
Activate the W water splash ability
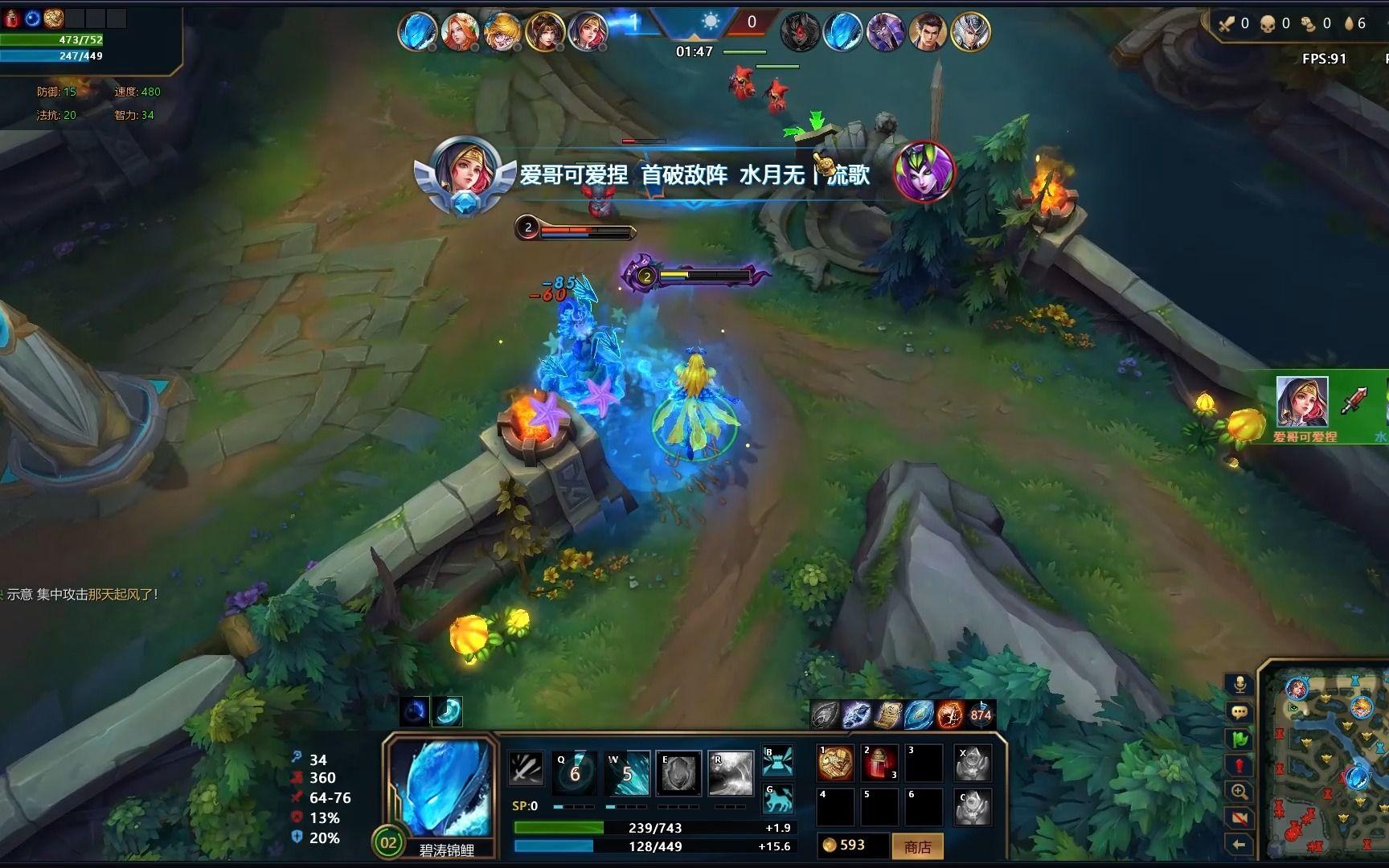[626, 772]
